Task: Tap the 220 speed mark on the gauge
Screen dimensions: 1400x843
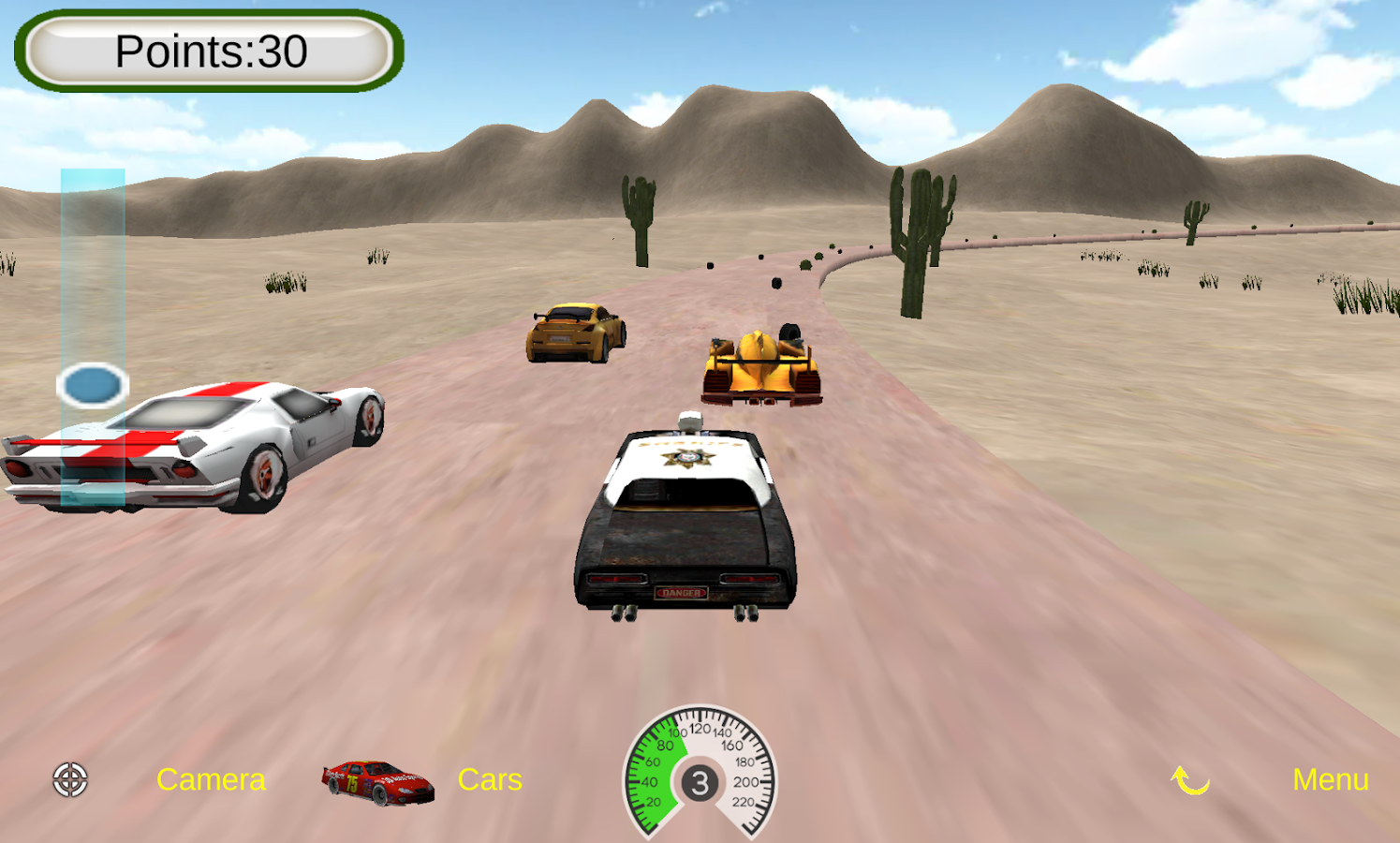Action: pyautogui.click(x=744, y=800)
